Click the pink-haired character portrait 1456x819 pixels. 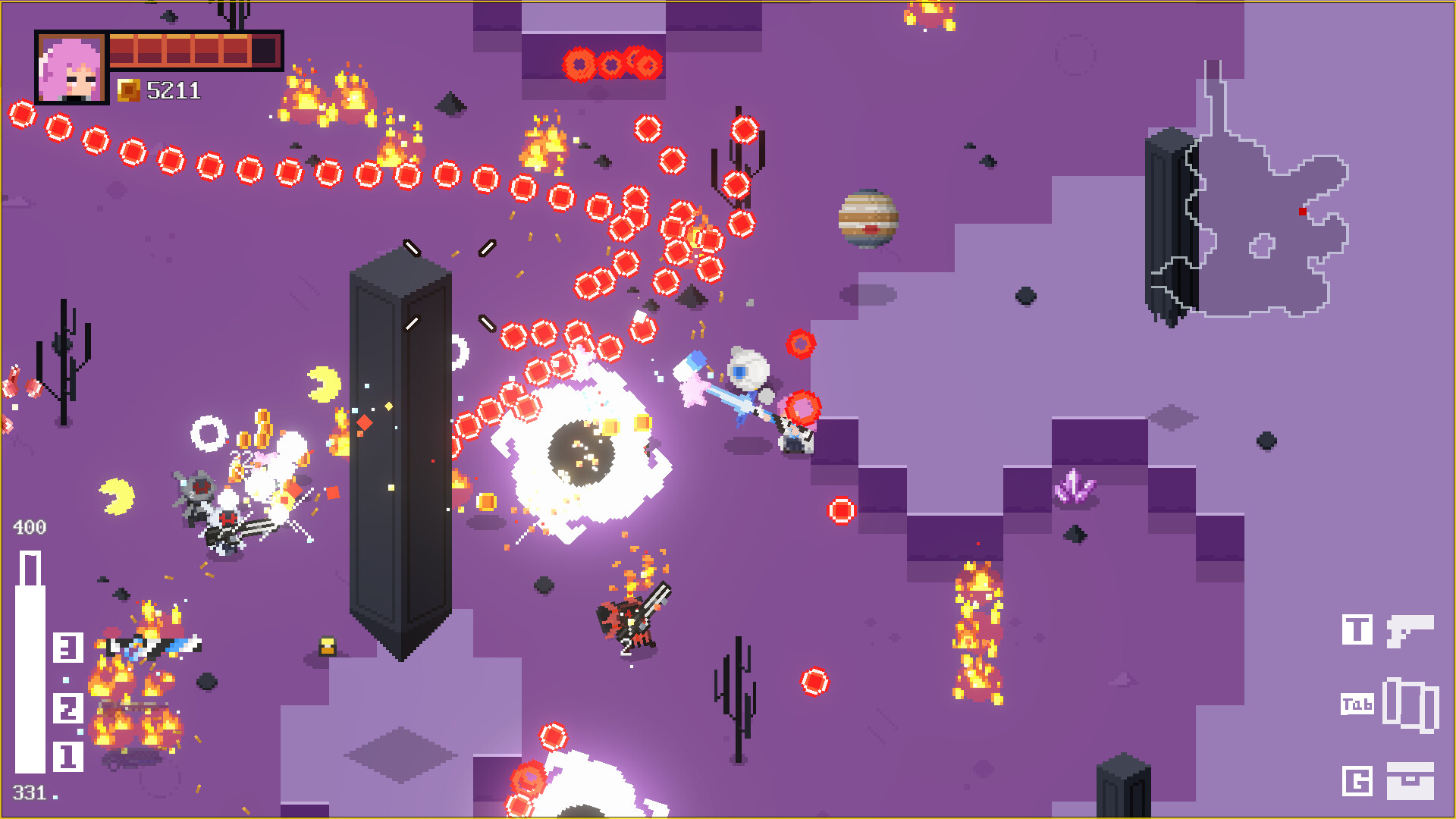click(71, 68)
